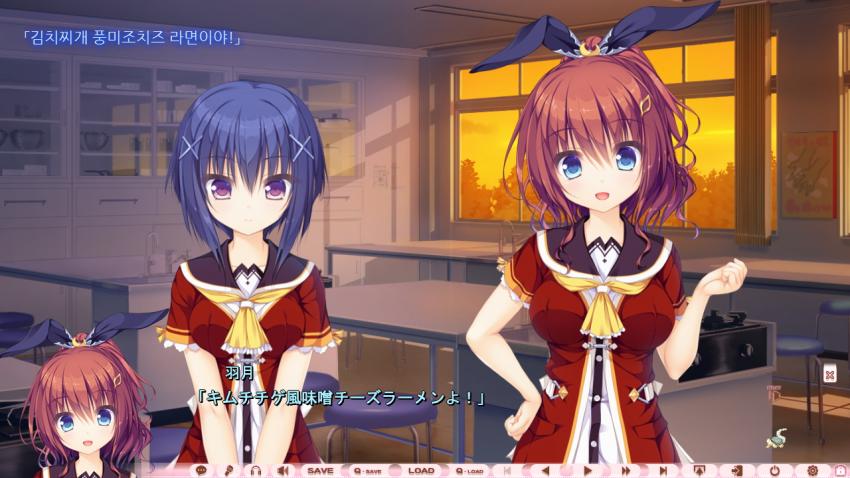Open the LOAD menu

421,470
